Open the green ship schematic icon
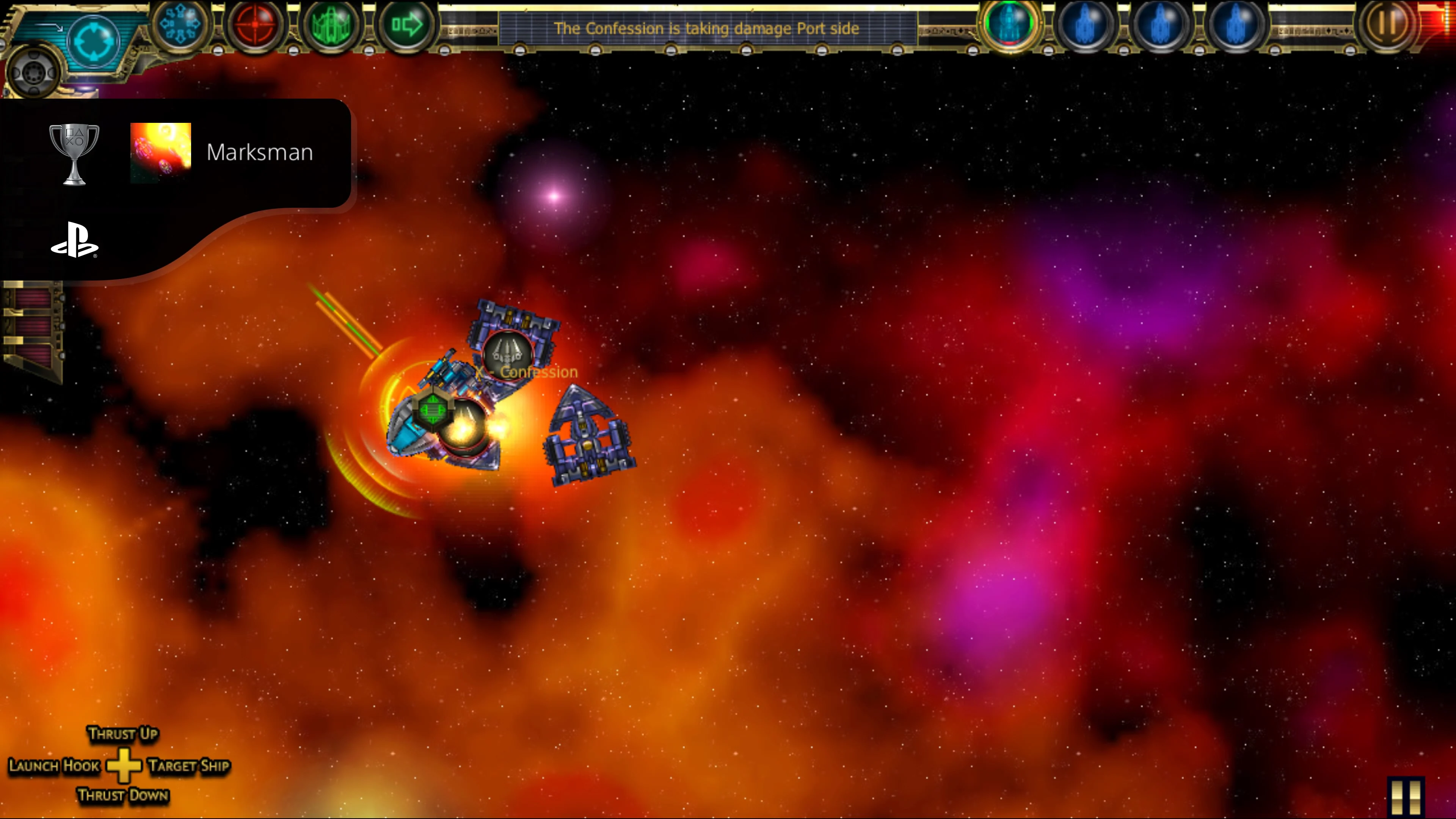Image resolution: width=1456 pixels, height=819 pixels. pyautogui.click(x=333, y=25)
